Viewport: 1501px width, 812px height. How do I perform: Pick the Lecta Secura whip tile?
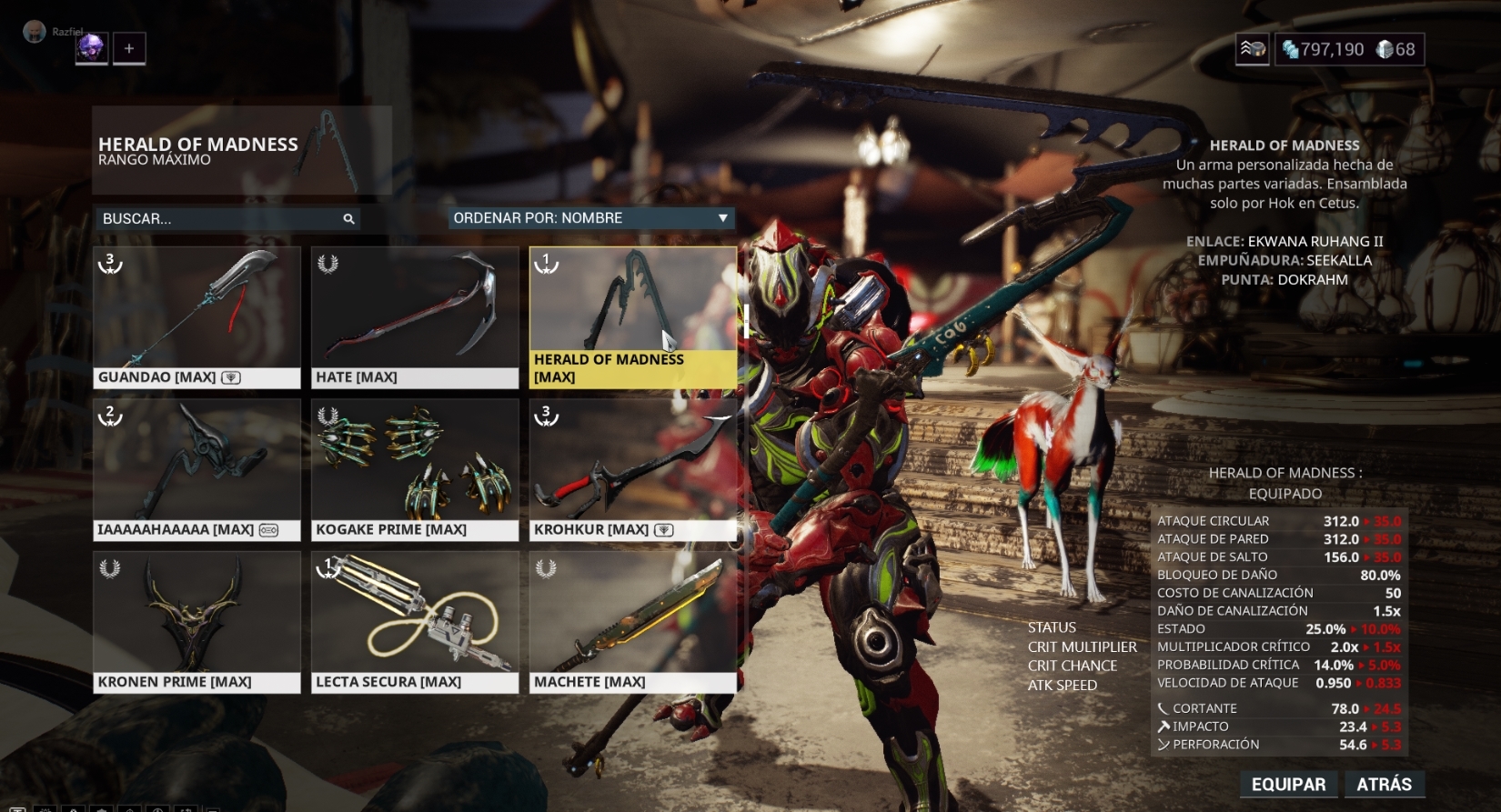point(415,622)
